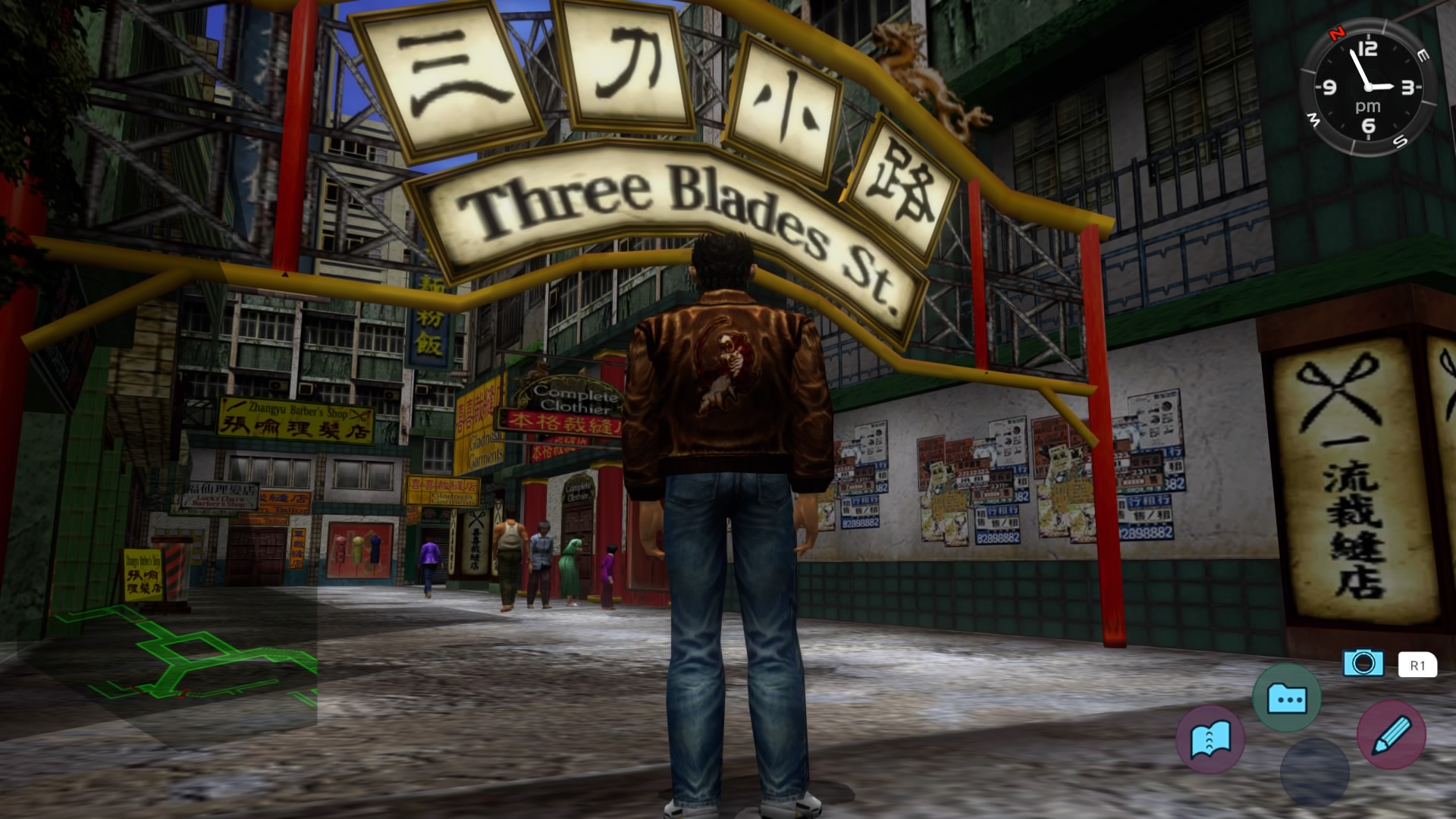
Task: Click the camera icon
Action: pyautogui.click(x=1363, y=664)
